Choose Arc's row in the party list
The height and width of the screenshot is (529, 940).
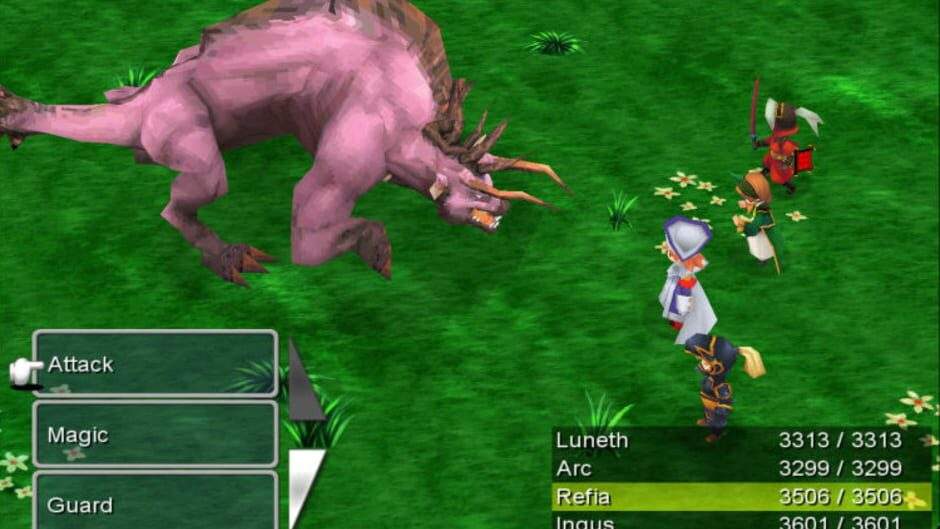click(740, 468)
